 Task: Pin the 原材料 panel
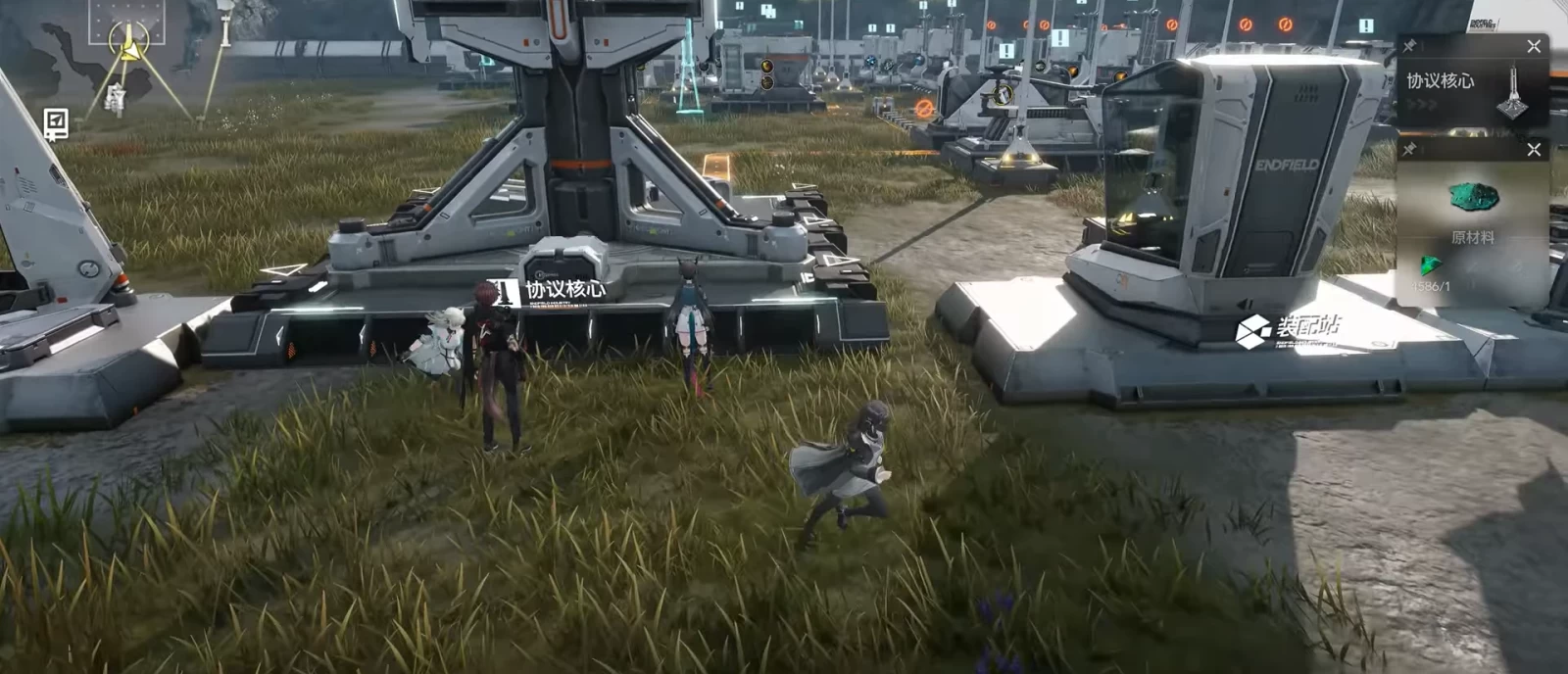1409,150
